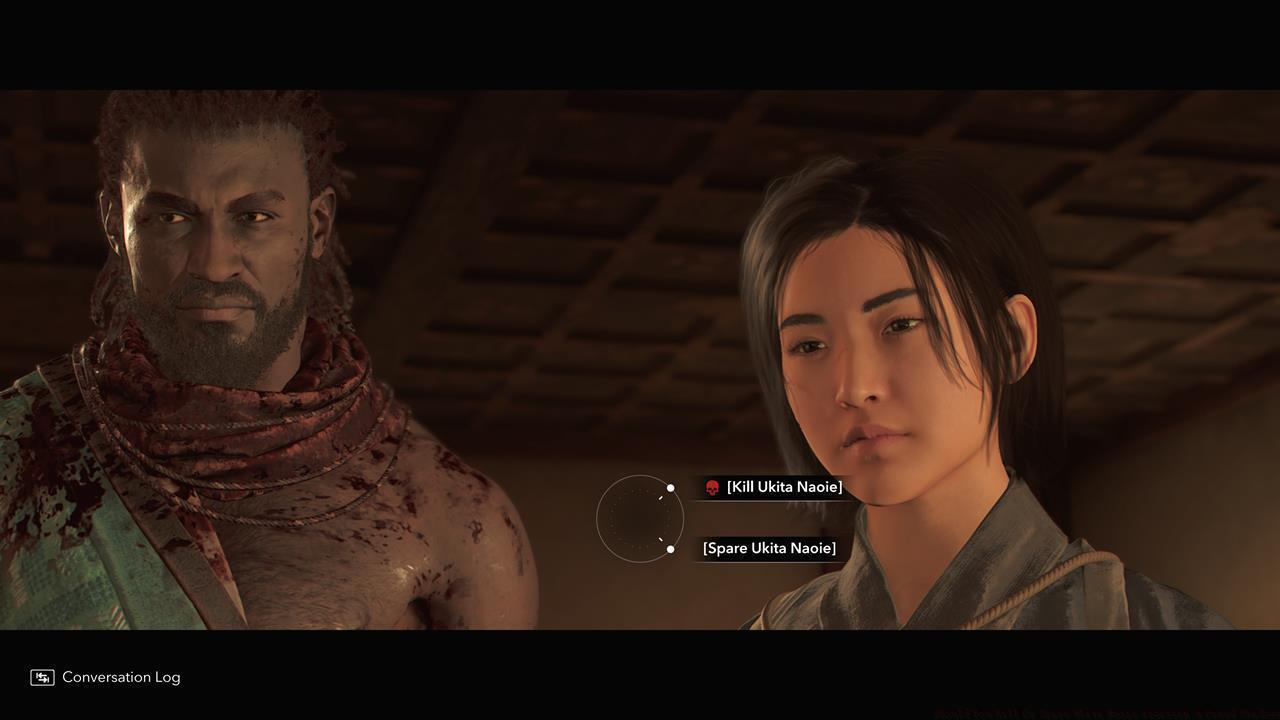Click the bottom white node on the dialogue wheel
Screen dimensions: 1280x720
coord(670,549)
